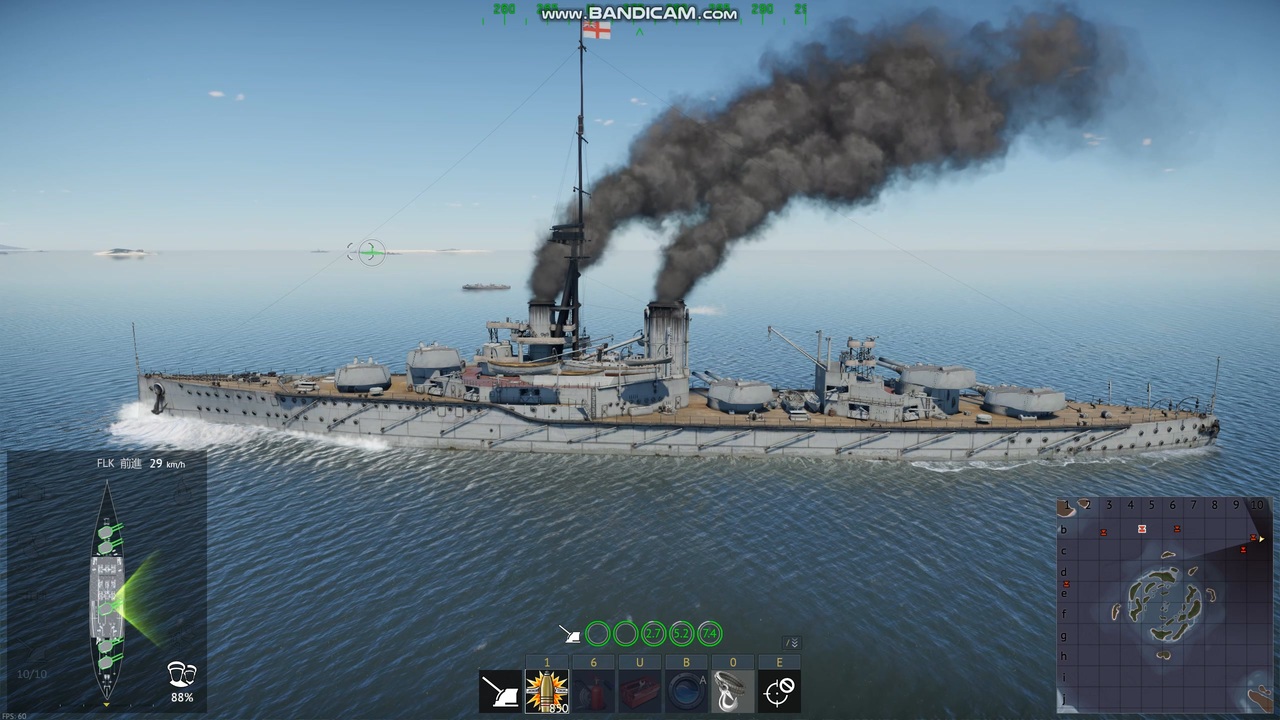Click the ship damage status diagram

pyautogui.click(x=107, y=590)
